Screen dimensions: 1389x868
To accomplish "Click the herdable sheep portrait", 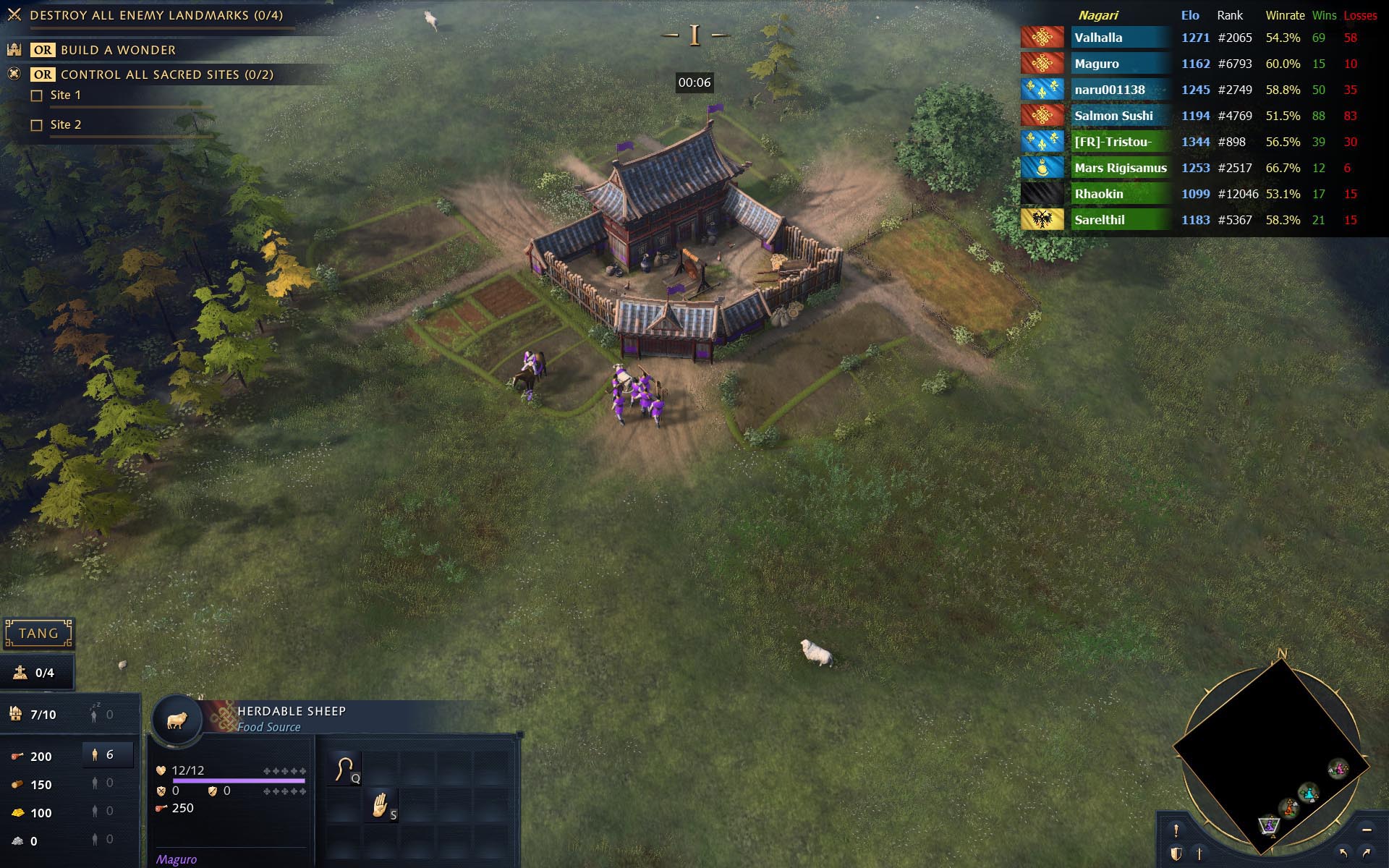I will [177, 721].
